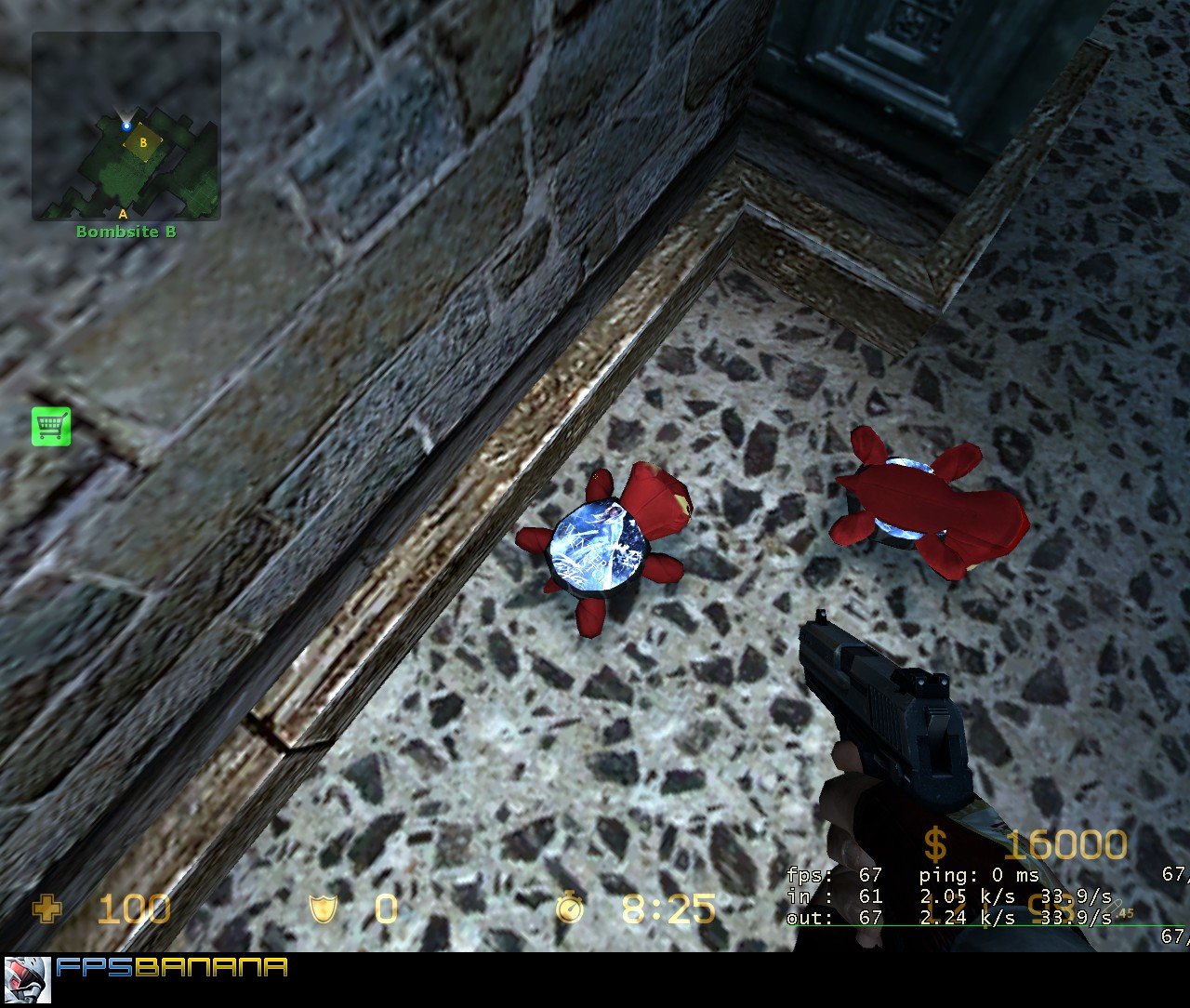The height and width of the screenshot is (1008, 1190).
Task: Click the Bombsite A marker on radar
Action: [121, 212]
